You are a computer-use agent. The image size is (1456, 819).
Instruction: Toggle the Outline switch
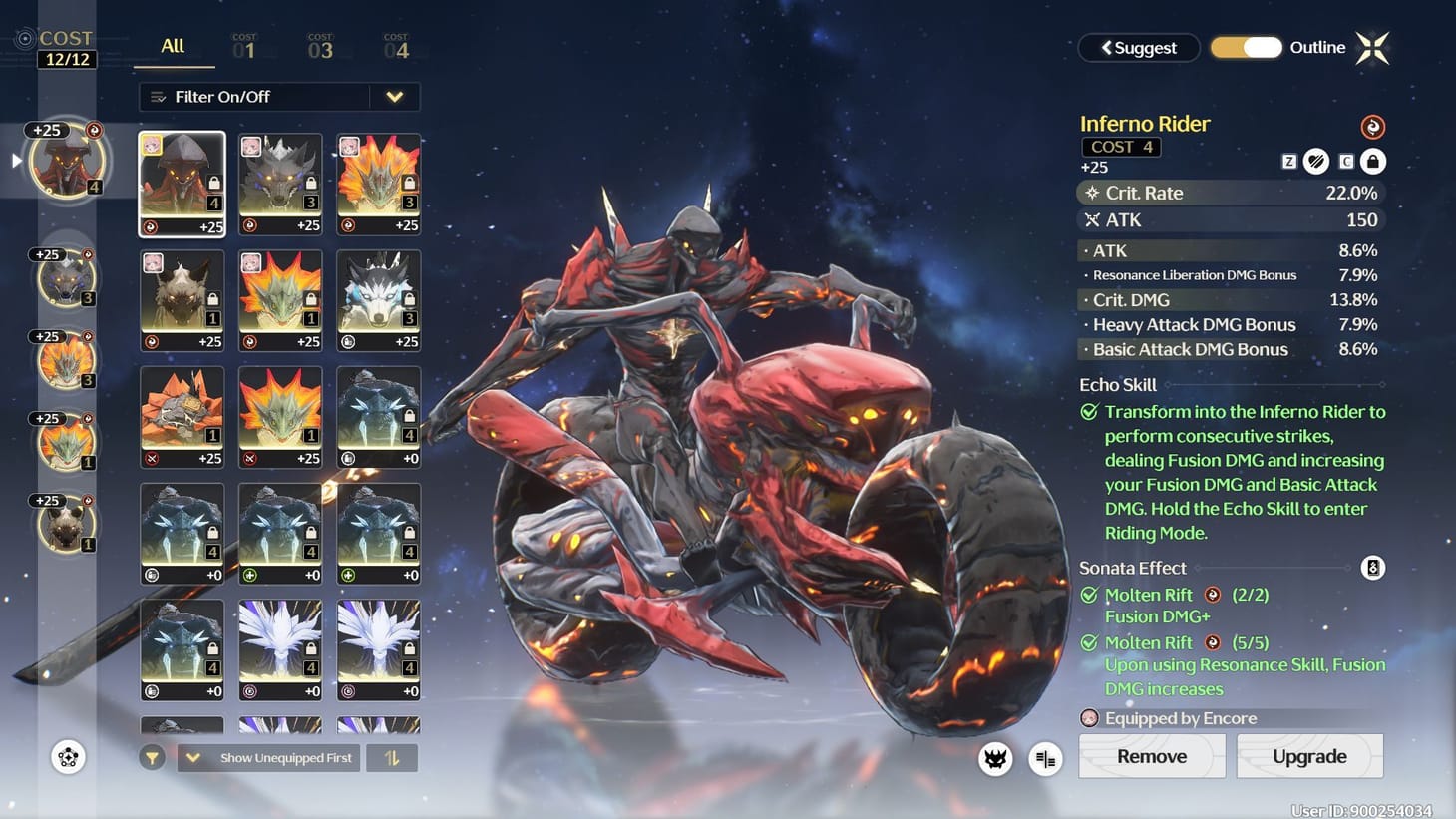tap(1246, 47)
